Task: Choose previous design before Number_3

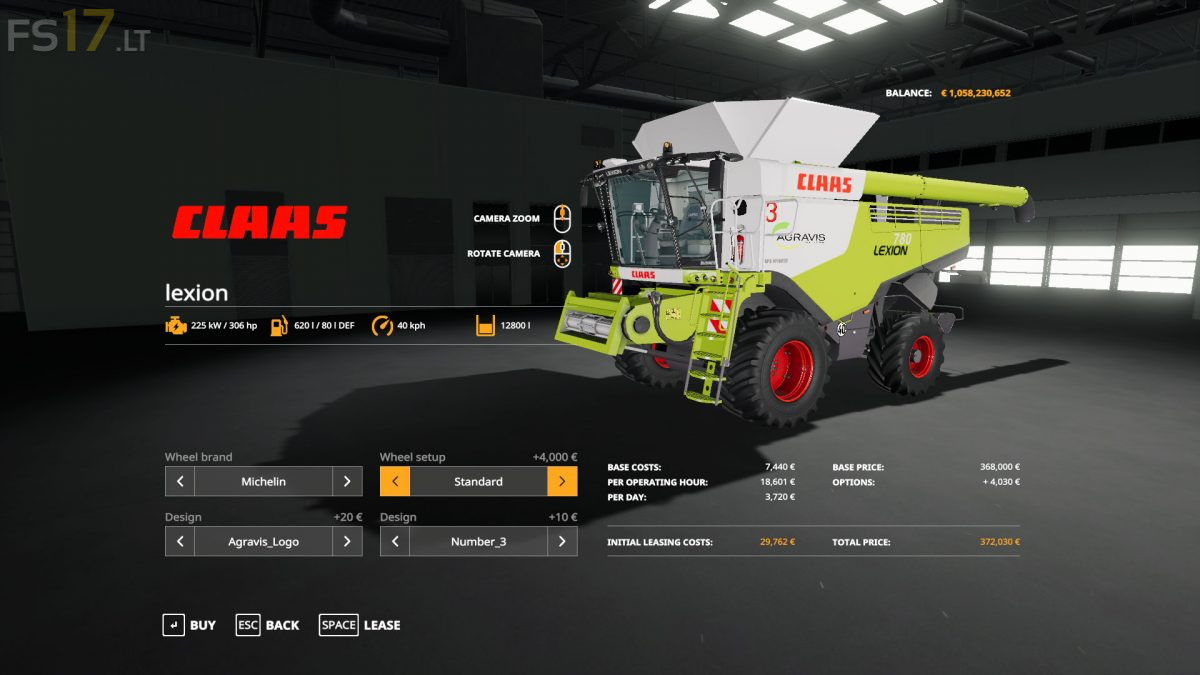Action: coord(395,541)
